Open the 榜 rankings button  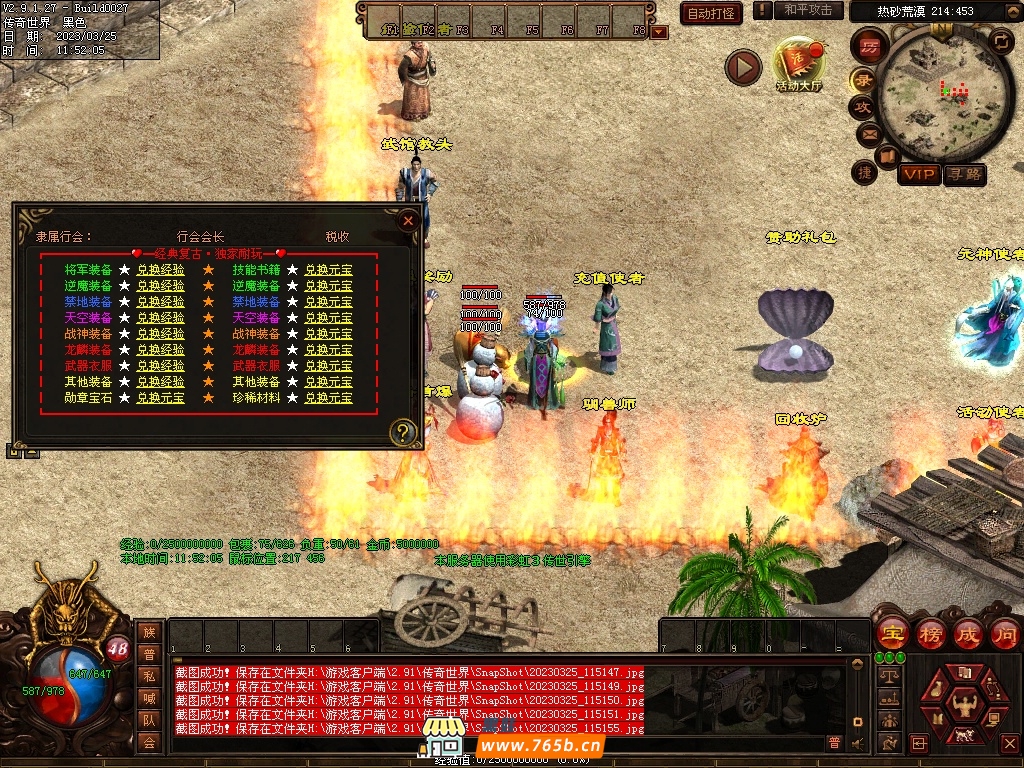point(930,633)
